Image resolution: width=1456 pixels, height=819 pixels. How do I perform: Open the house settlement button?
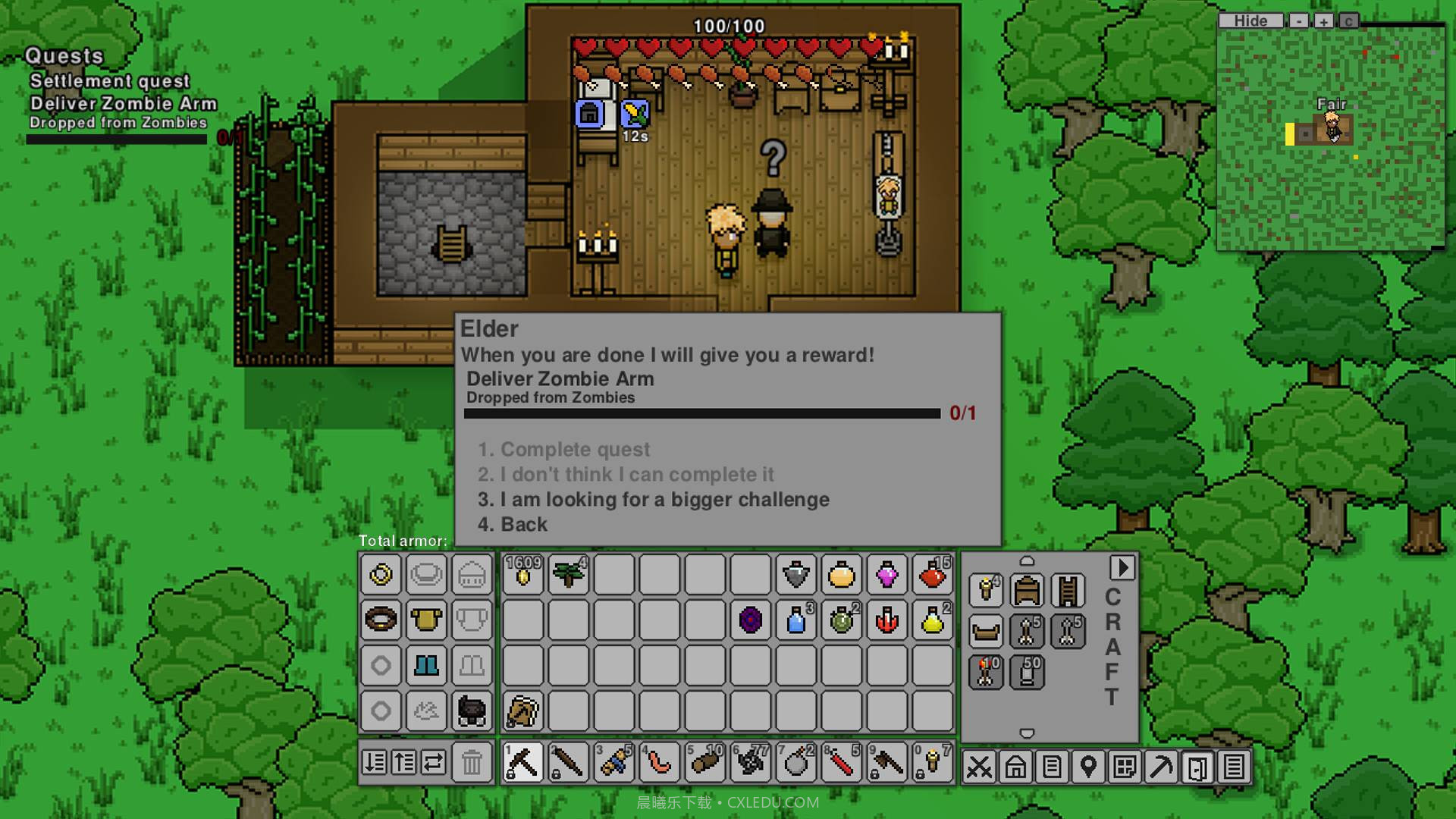tap(1015, 767)
